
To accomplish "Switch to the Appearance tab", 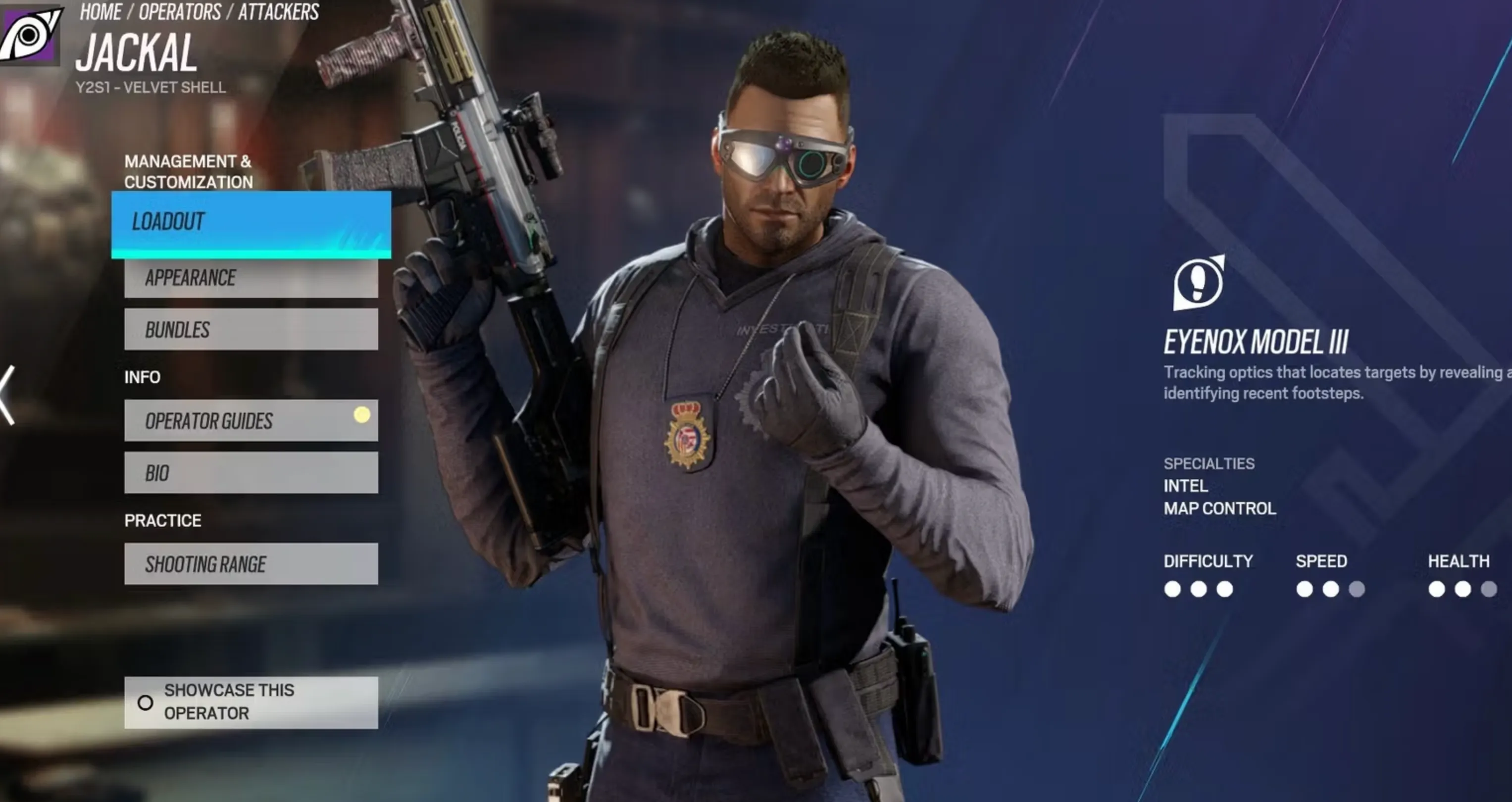I will [x=251, y=277].
